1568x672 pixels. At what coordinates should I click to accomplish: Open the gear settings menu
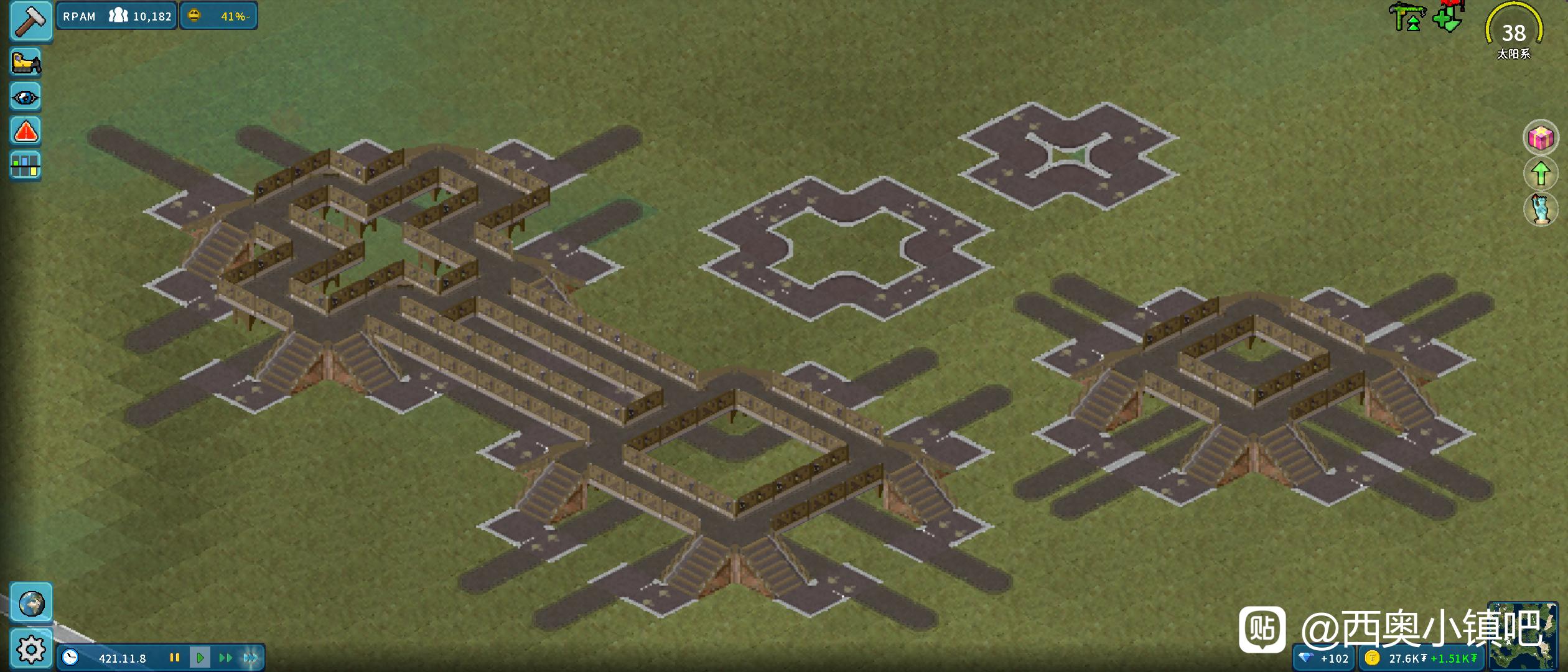point(31,650)
